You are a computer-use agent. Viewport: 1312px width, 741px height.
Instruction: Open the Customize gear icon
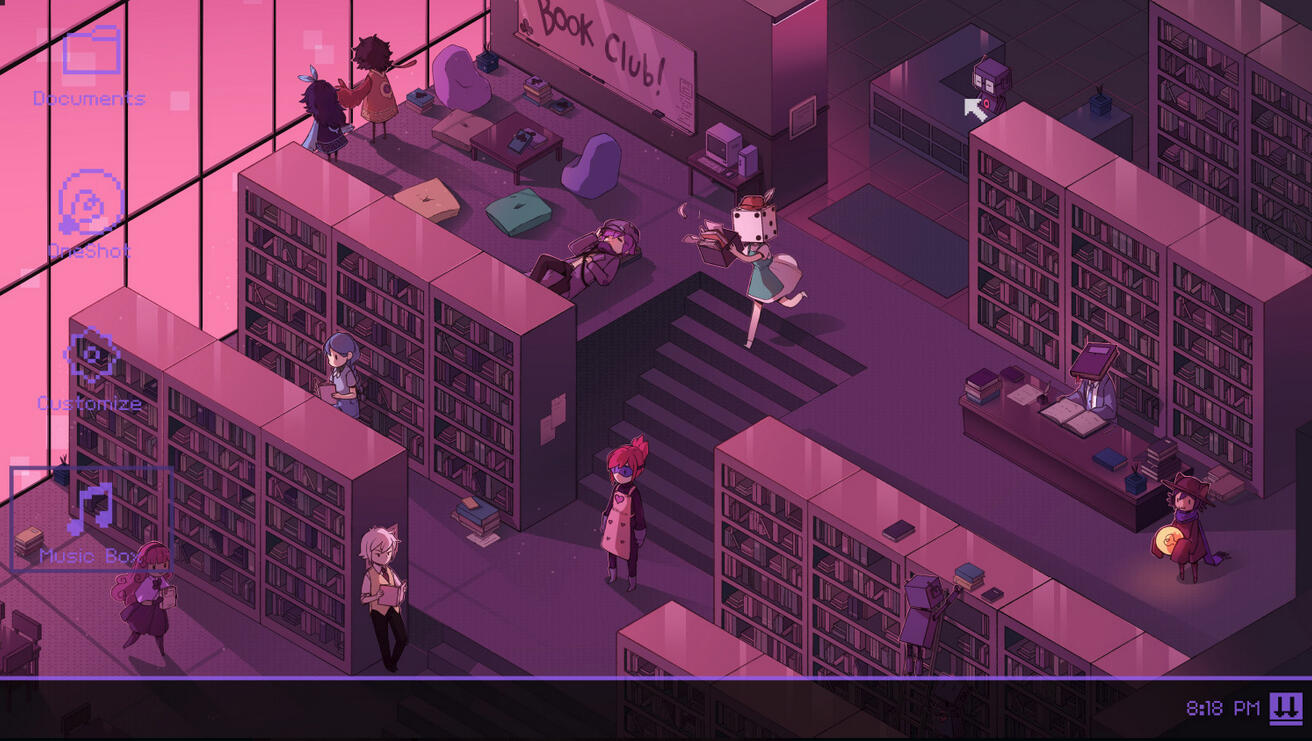[x=91, y=357]
